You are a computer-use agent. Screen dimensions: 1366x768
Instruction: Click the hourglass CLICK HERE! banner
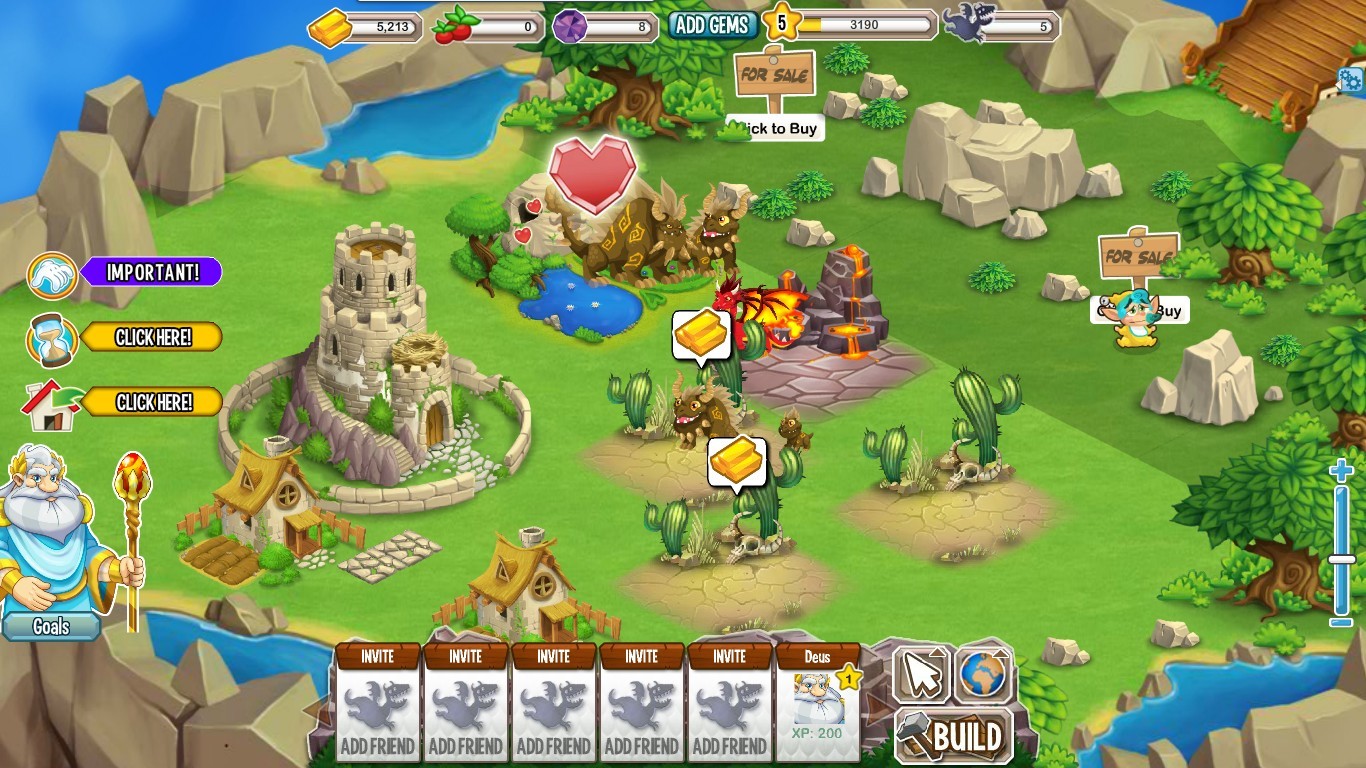[152, 337]
